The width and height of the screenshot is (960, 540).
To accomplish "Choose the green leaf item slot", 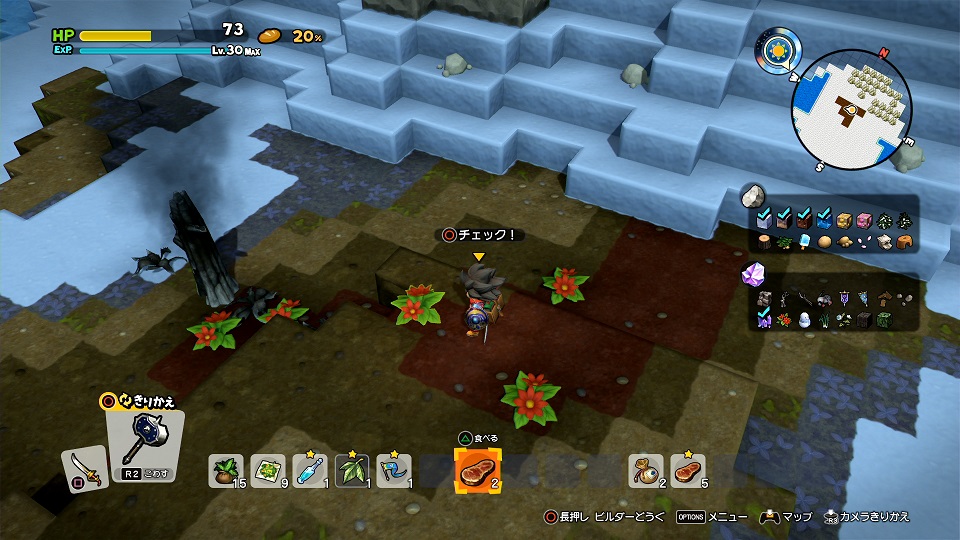I will click(x=352, y=469).
